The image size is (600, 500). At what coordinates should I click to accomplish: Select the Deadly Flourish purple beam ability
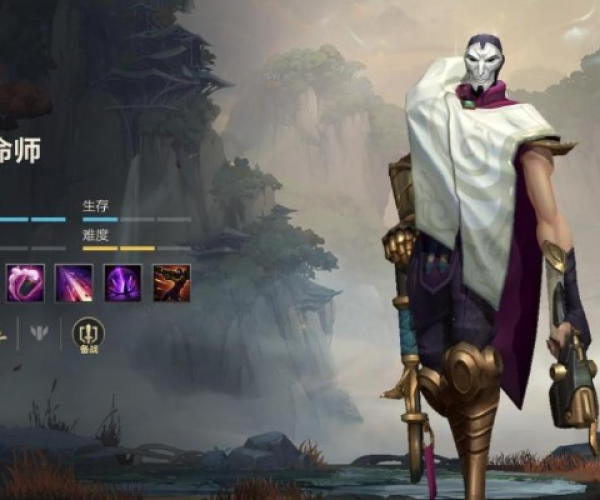click(73, 283)
